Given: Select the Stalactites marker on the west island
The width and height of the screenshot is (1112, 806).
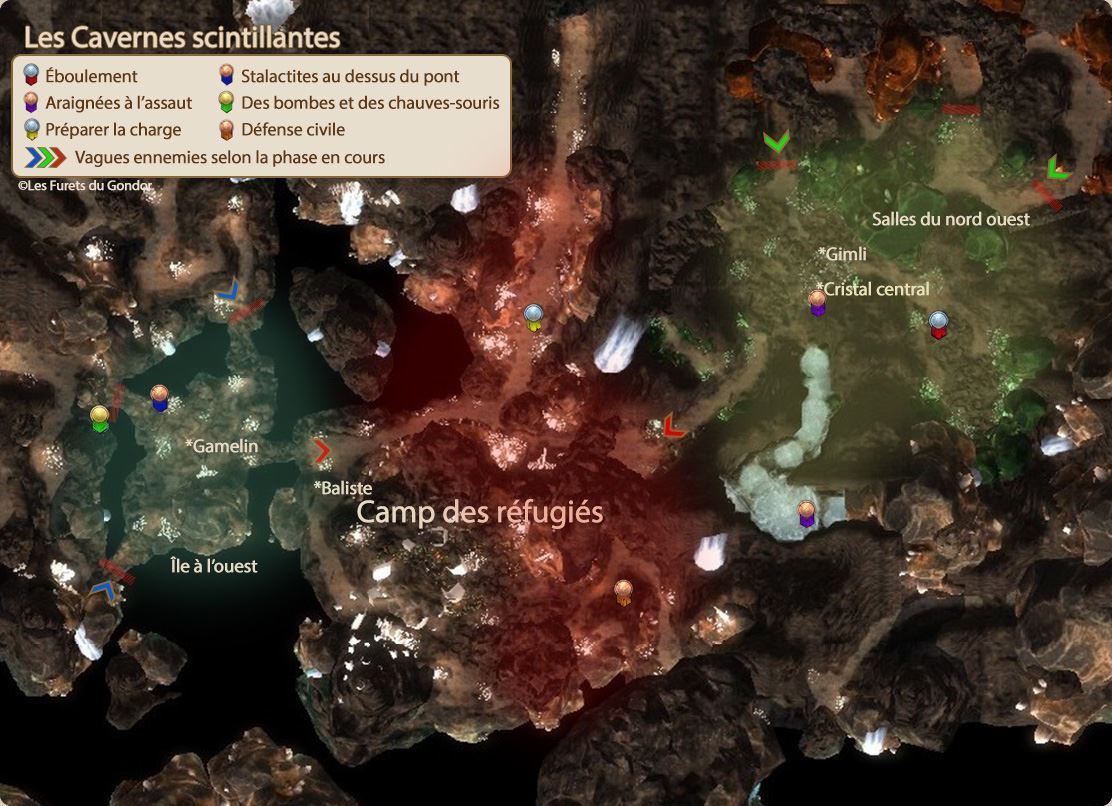Looking at the screenshot, I should coord(159,397).
